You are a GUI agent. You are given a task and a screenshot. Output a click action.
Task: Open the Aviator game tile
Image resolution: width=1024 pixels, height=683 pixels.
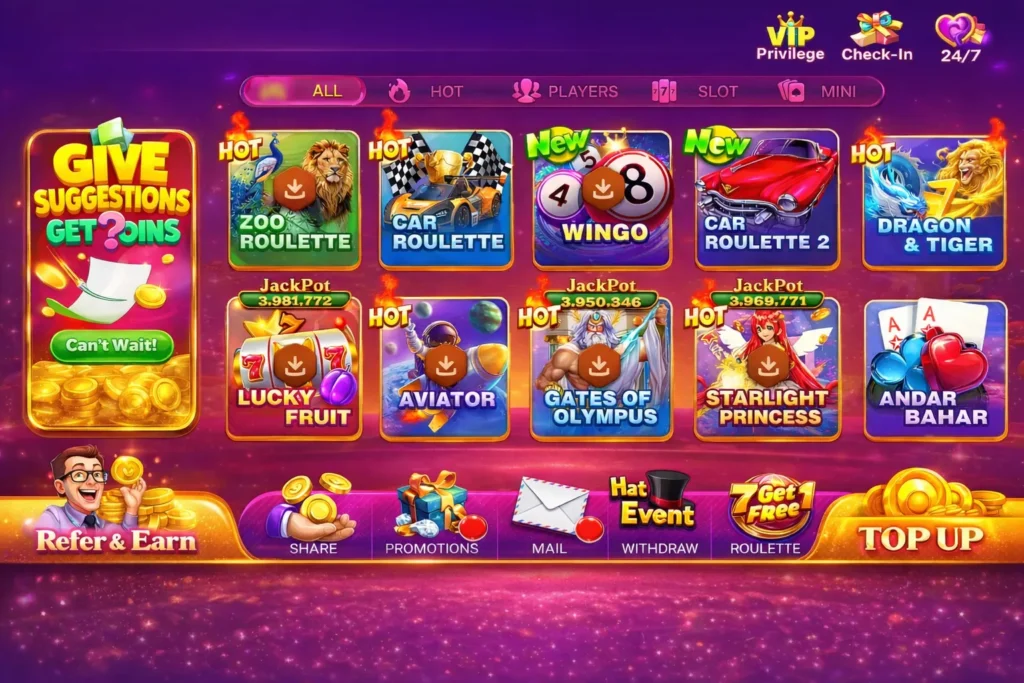coord(446,368)
